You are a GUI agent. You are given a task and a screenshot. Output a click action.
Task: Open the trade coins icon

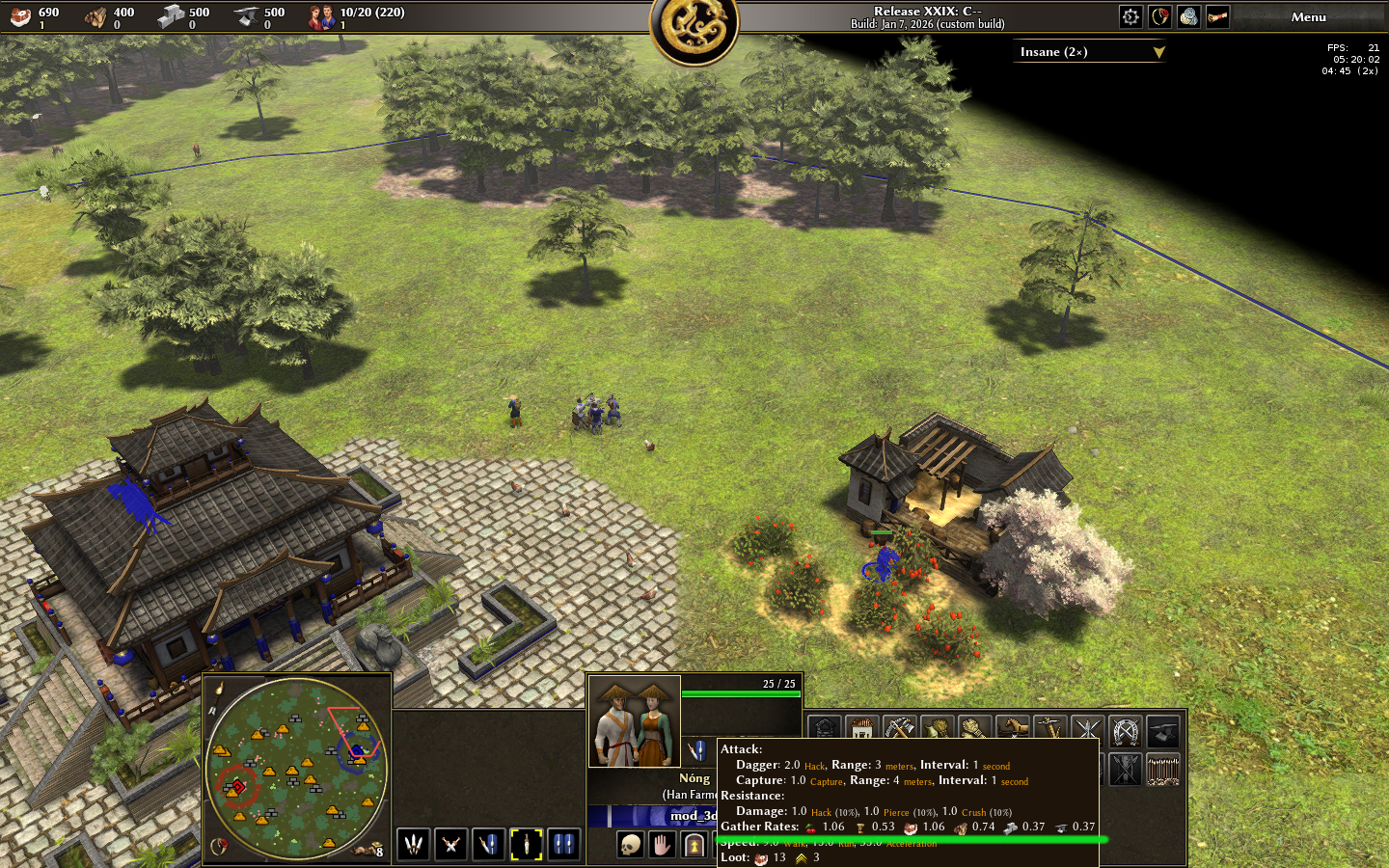[x=1188, y=16]
